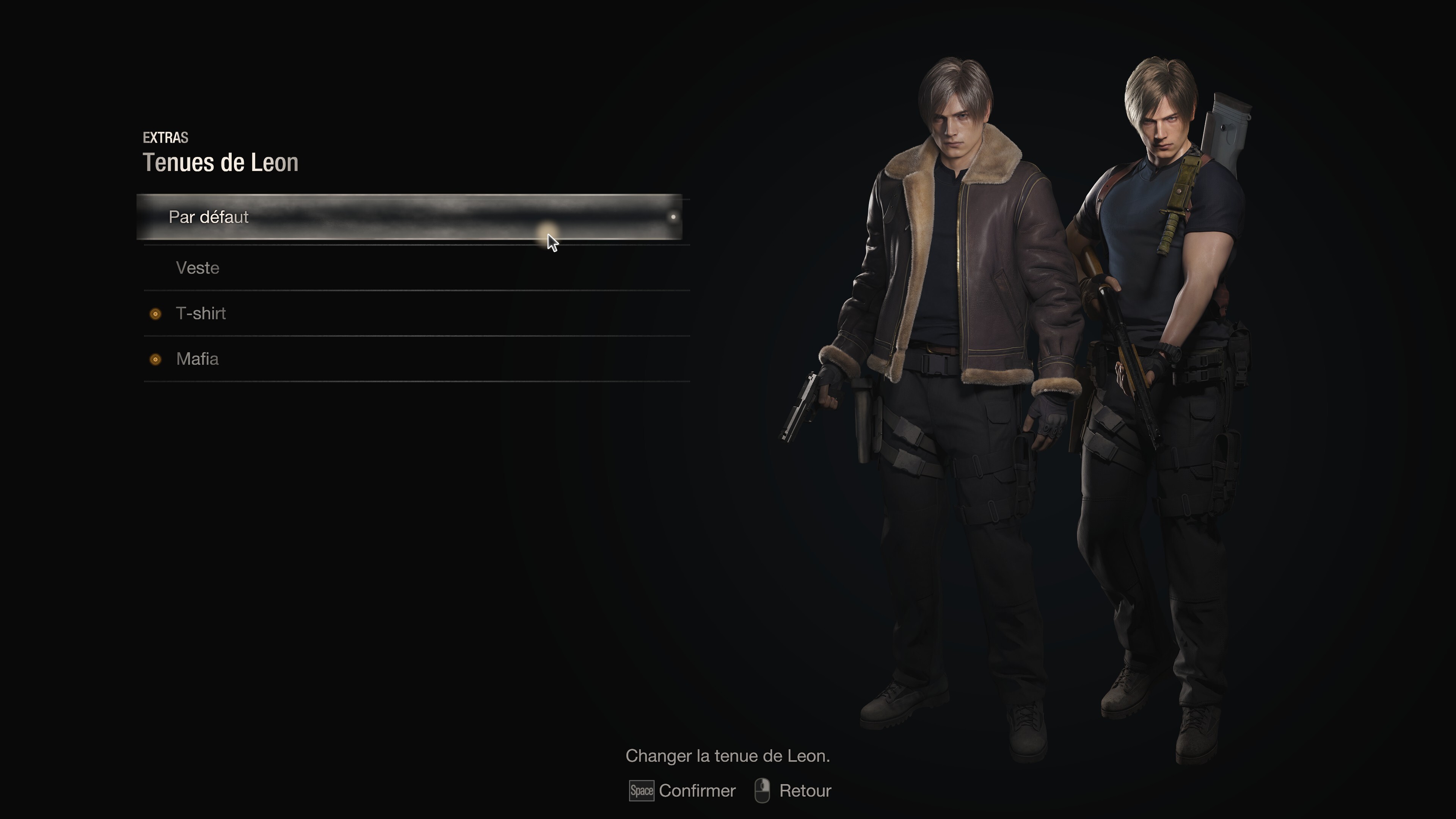Screen dimensions: 1456x819
Task: Choose the Veste costume option
Action: (198, 268)
